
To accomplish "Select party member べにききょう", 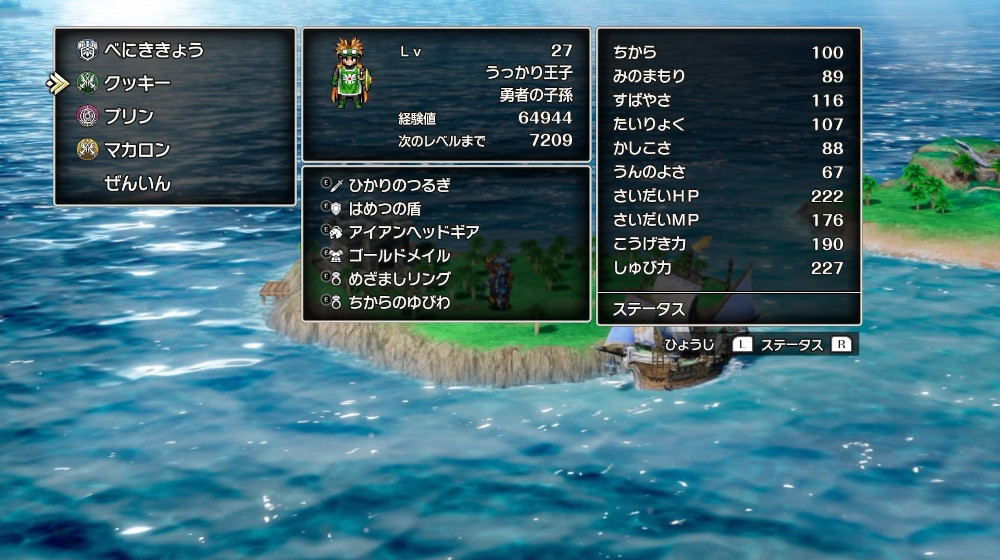I will click(153, 50).
